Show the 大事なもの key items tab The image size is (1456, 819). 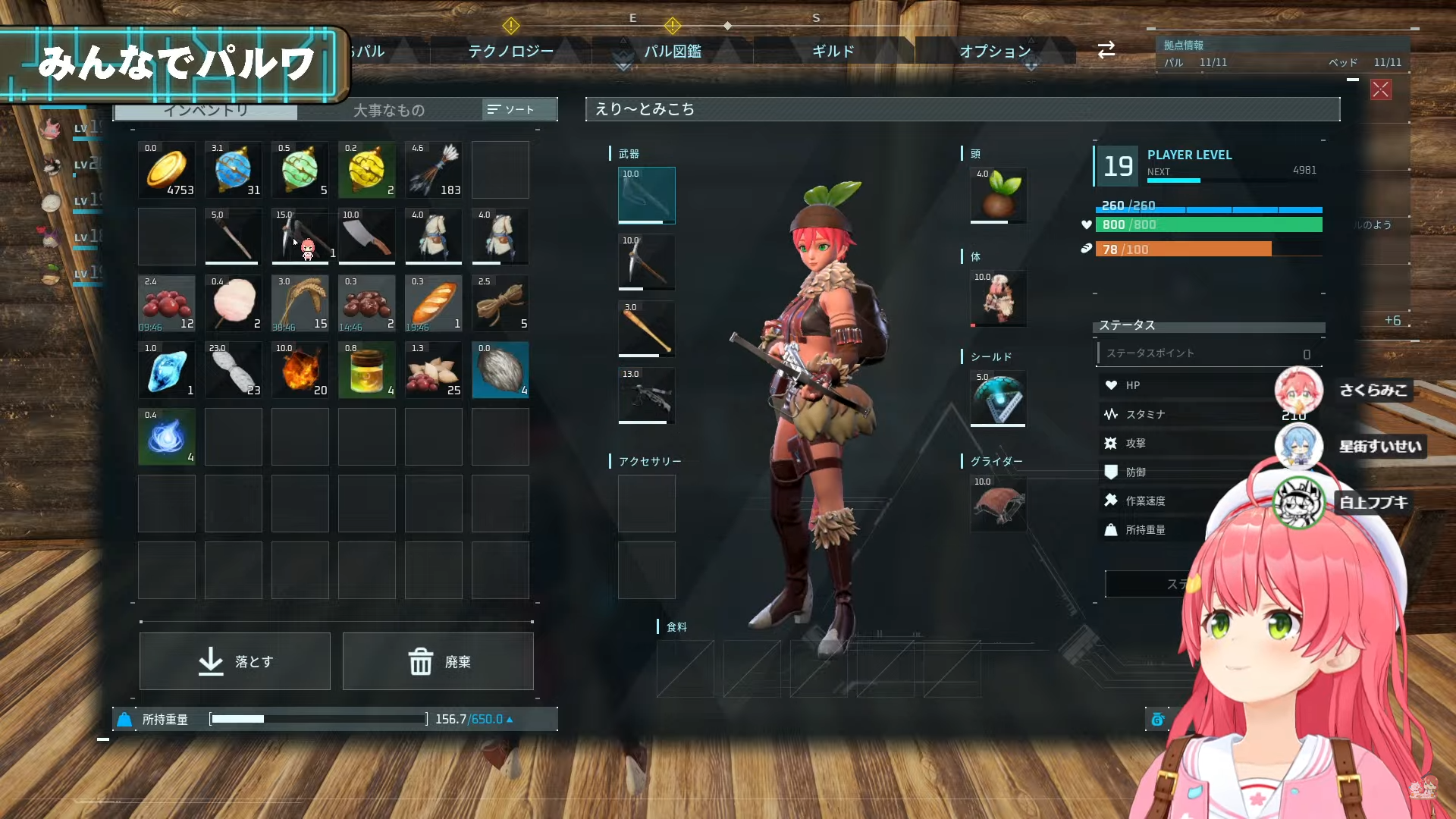coord(388,110)
